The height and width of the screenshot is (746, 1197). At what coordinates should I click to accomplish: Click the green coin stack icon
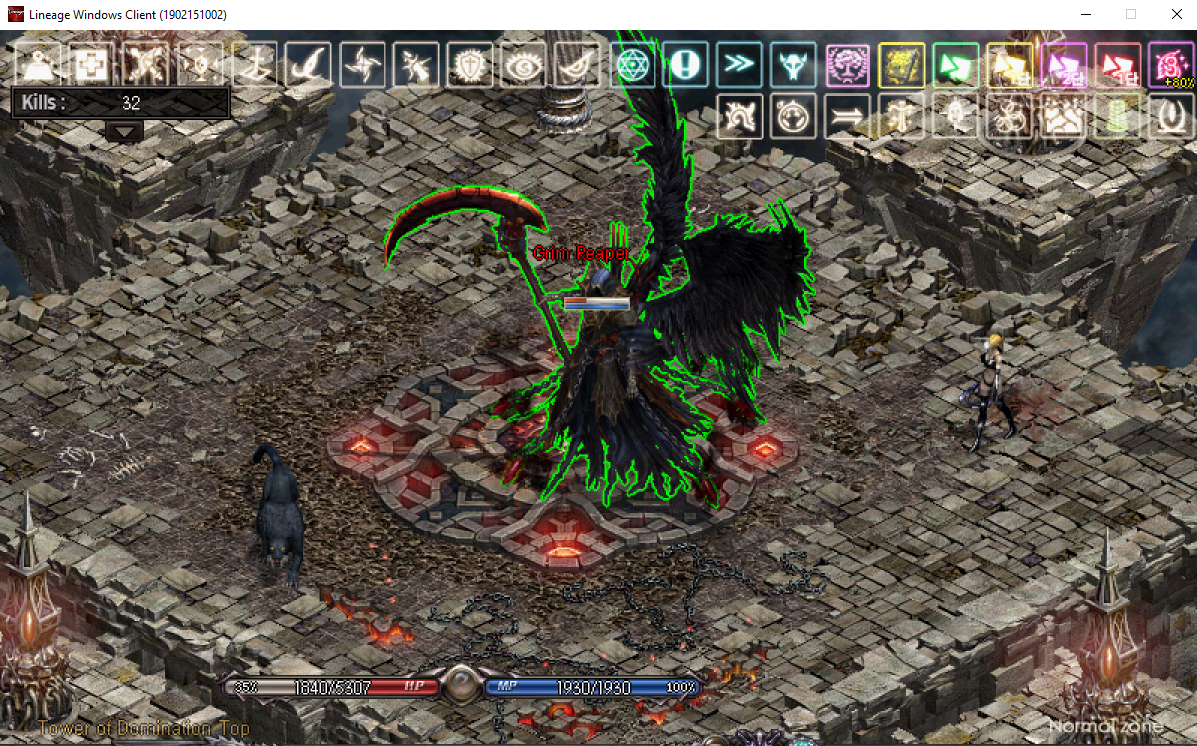(x=1118, y=117)
